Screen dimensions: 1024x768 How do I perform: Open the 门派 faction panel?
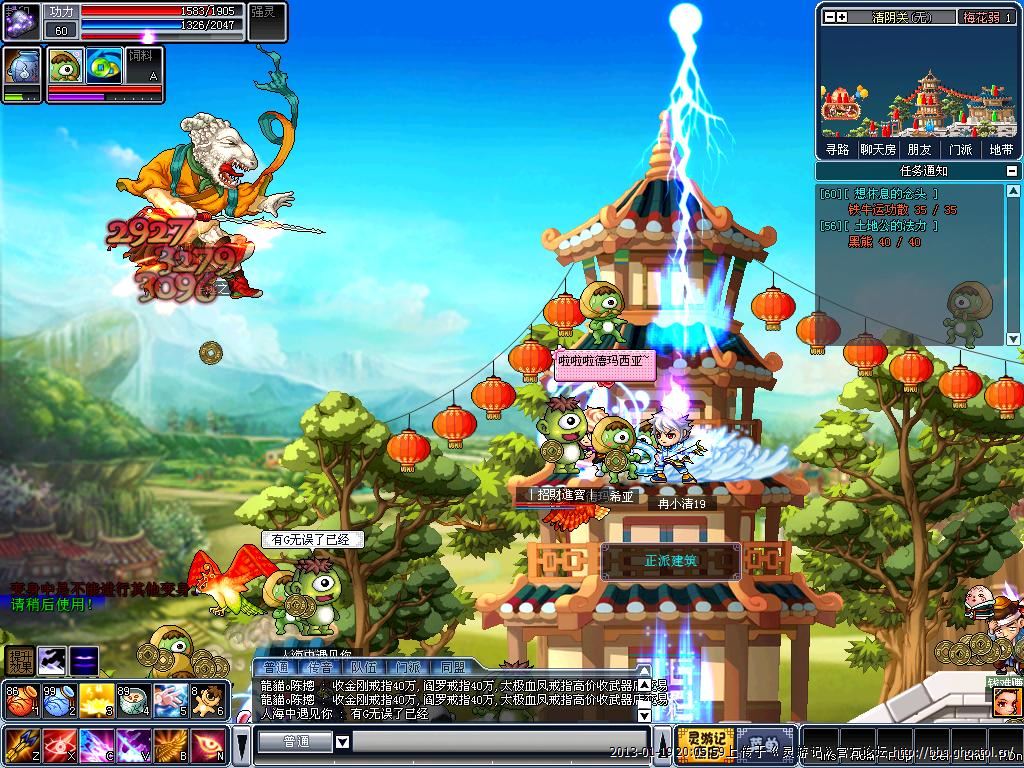pyautogui.click(x=960, y=149)
